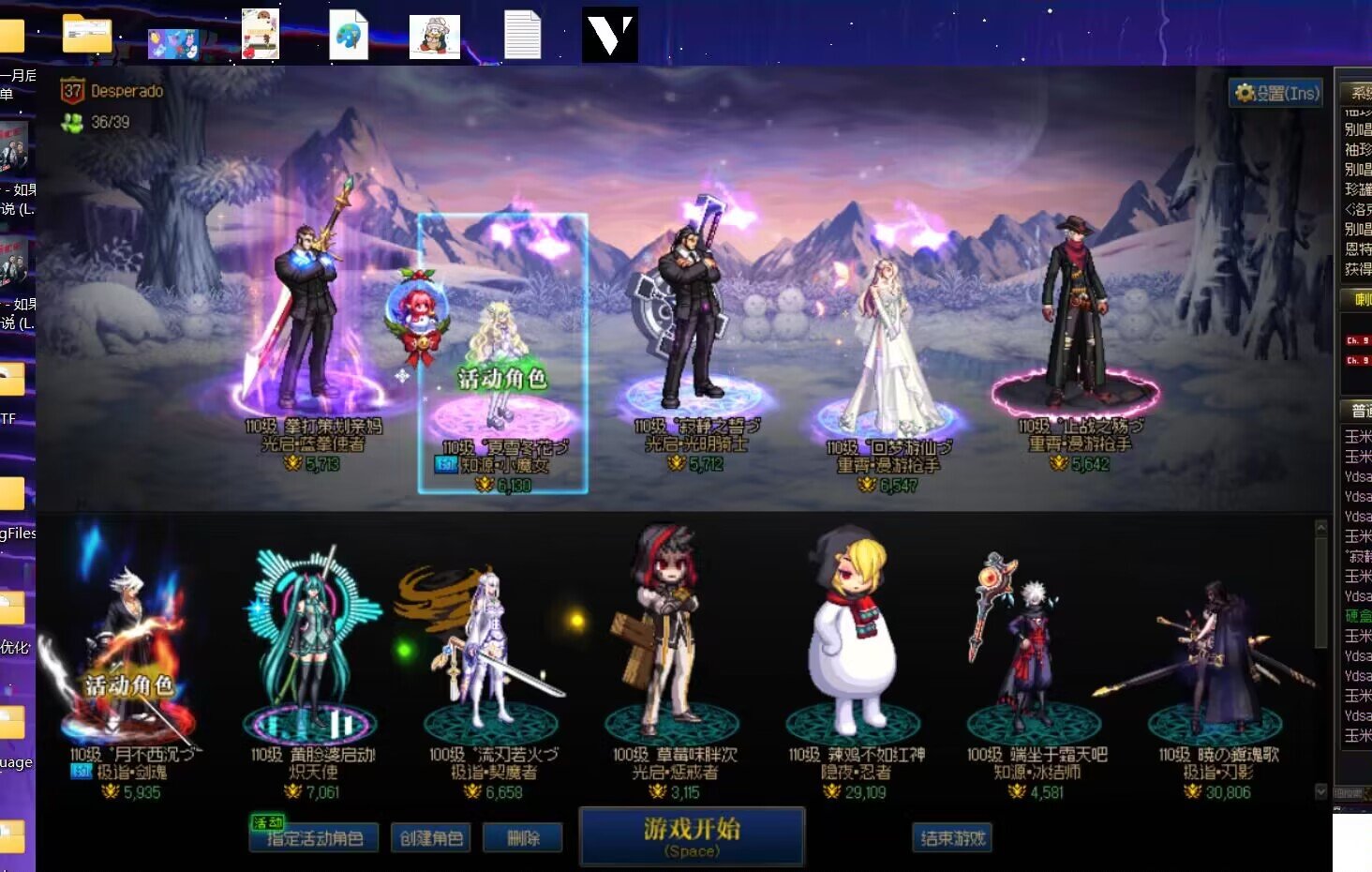Screen dimensions: 1372x872
Task: Open 设置 settings at top right
Action: point(1276,93)
